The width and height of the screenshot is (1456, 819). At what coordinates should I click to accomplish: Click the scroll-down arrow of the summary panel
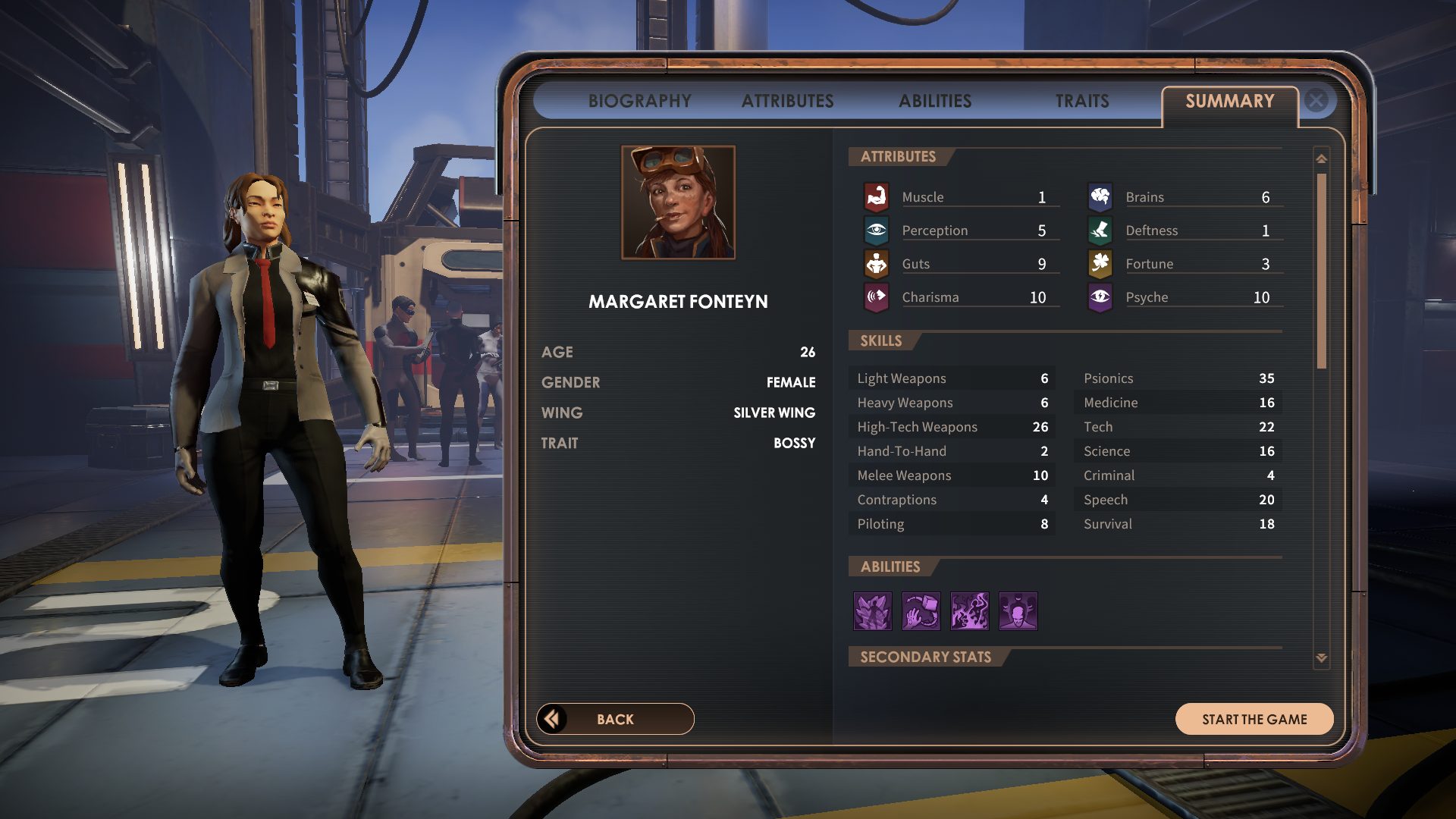pos(1322,657)
